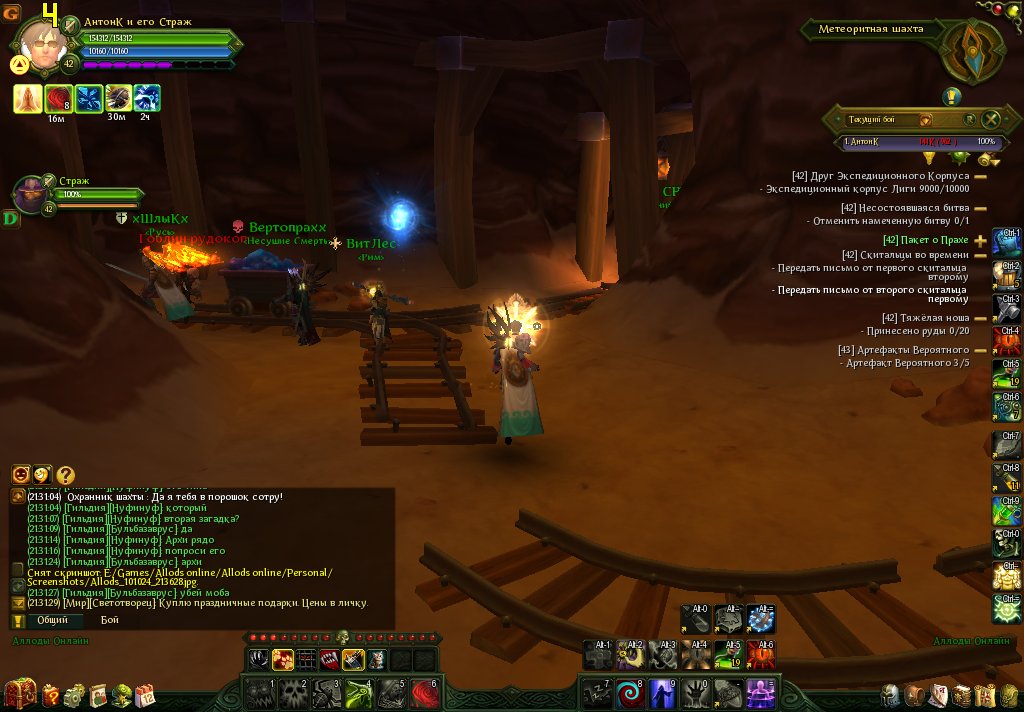Switch to the Общий chat tab
The image size is (1024, 712).
coord(52,620)
